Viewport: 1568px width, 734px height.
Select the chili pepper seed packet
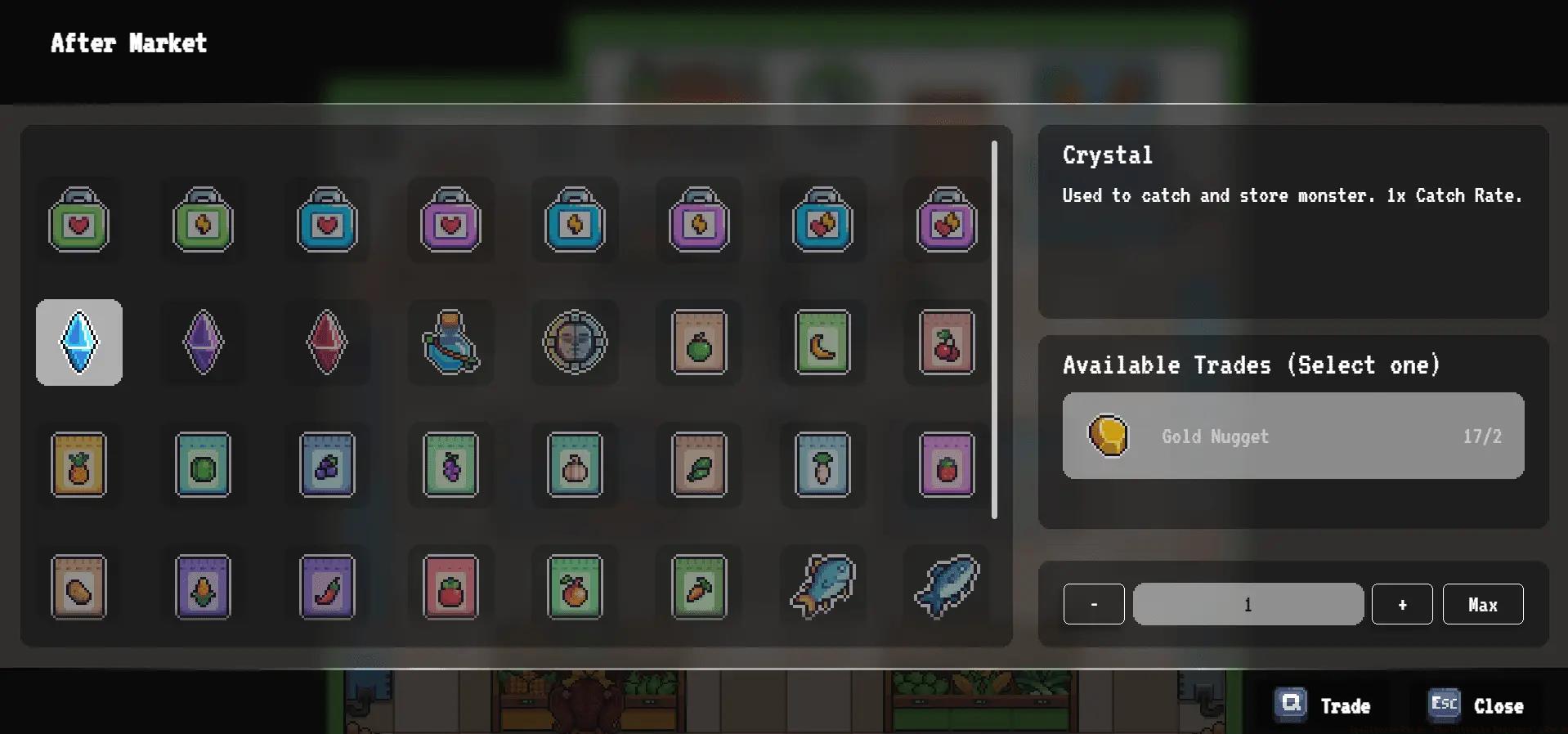pyautogui.click(x=327, y=587)
